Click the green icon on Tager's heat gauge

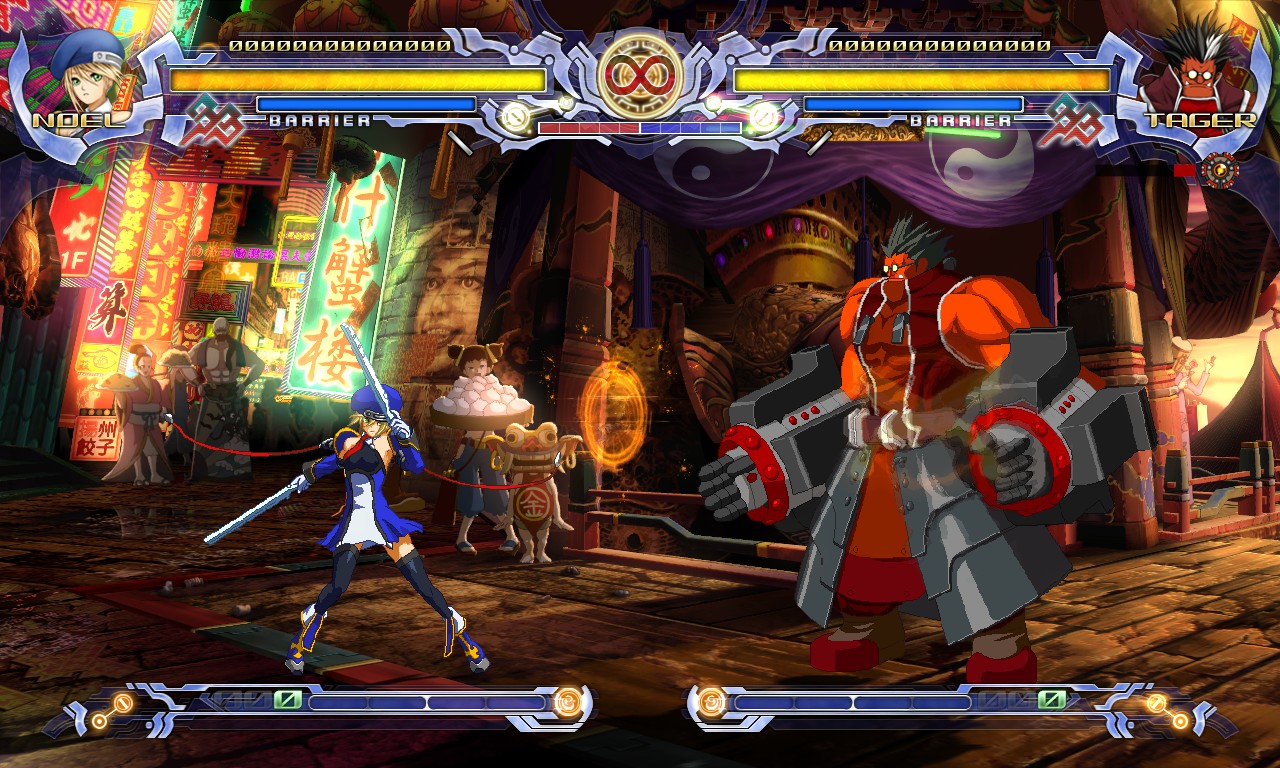[x=1051, y=700]
